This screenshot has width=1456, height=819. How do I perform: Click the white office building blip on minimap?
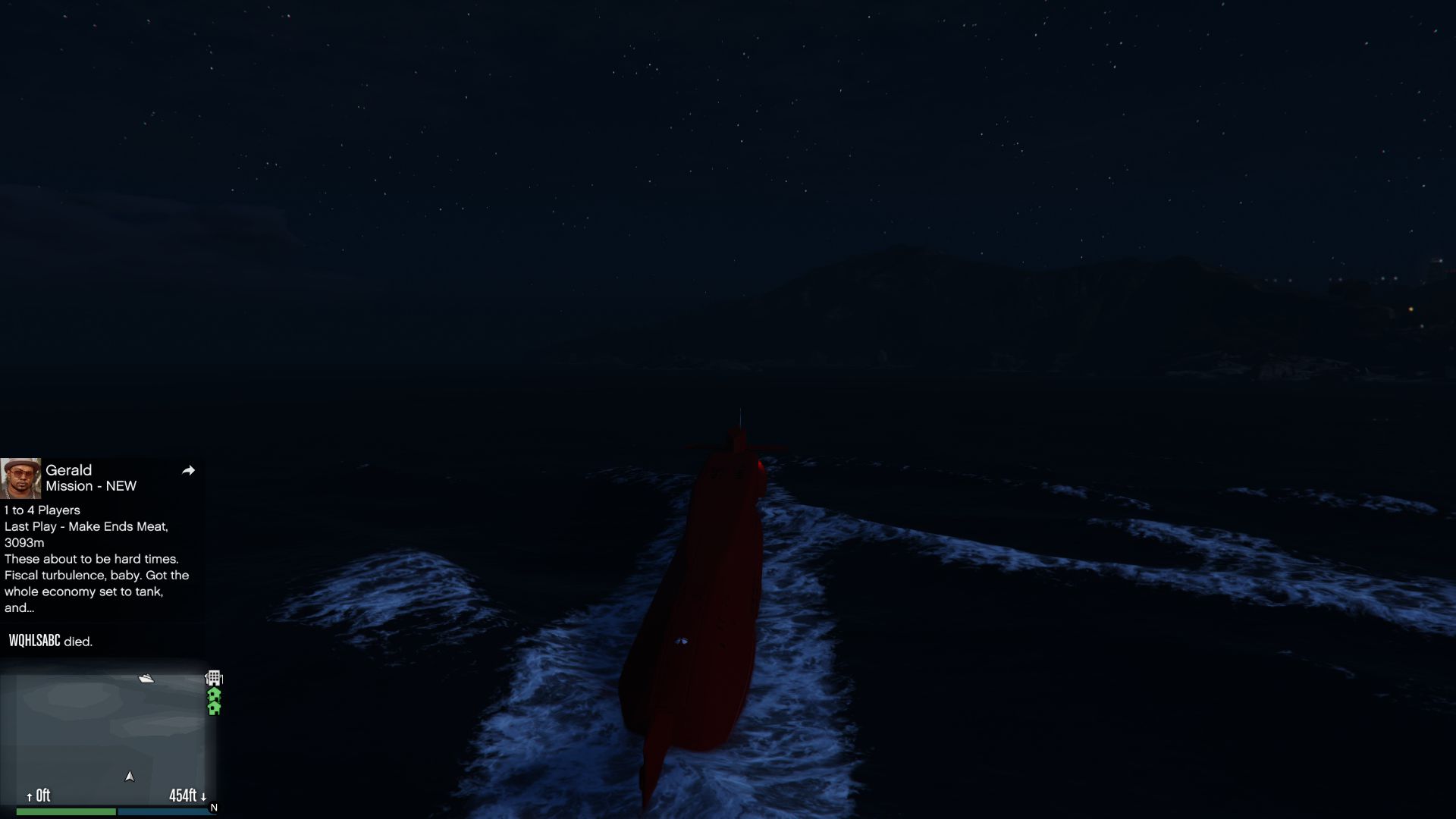tap(214, 677)
